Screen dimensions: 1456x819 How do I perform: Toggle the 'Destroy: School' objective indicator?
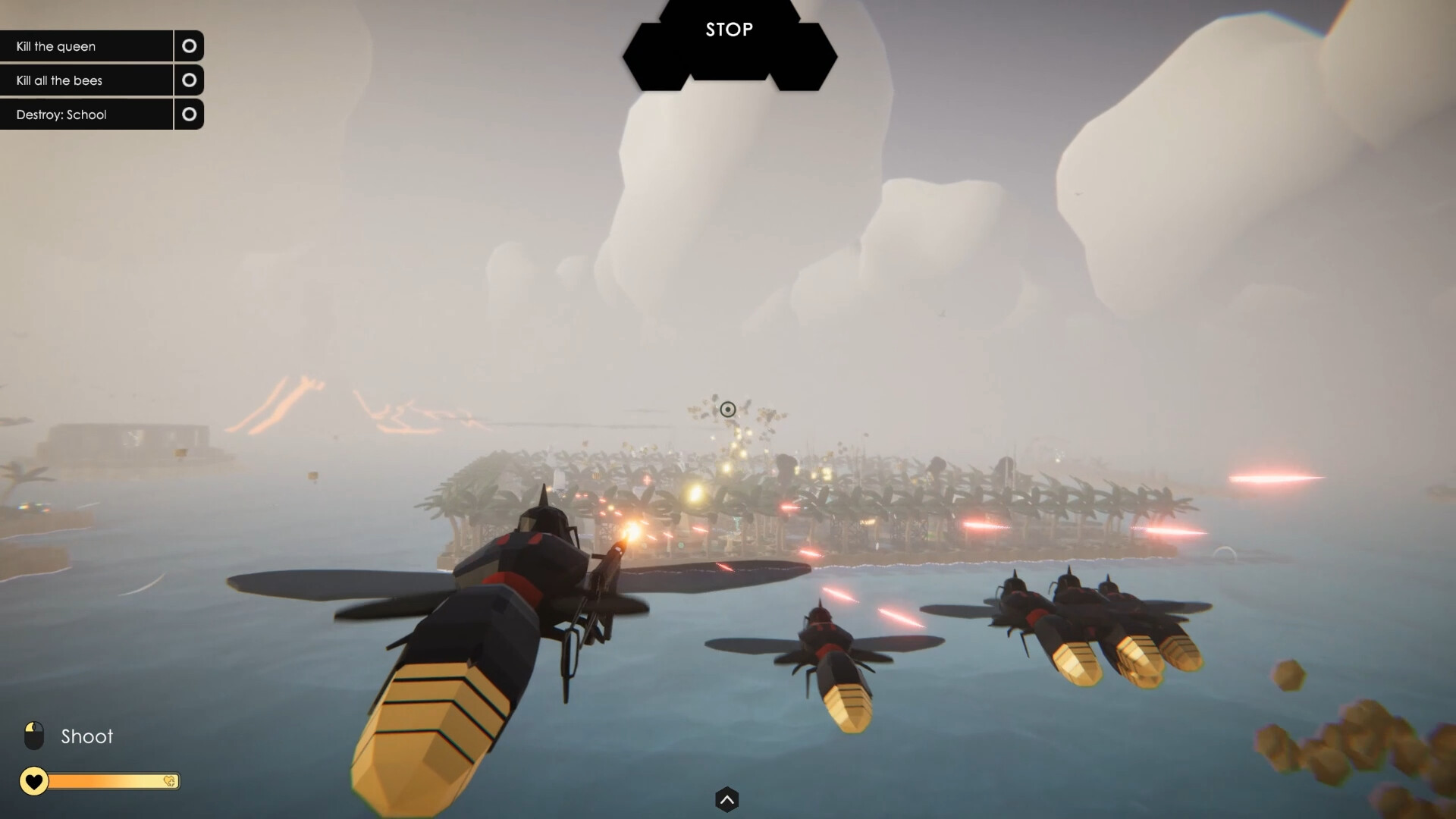(189, 114)
